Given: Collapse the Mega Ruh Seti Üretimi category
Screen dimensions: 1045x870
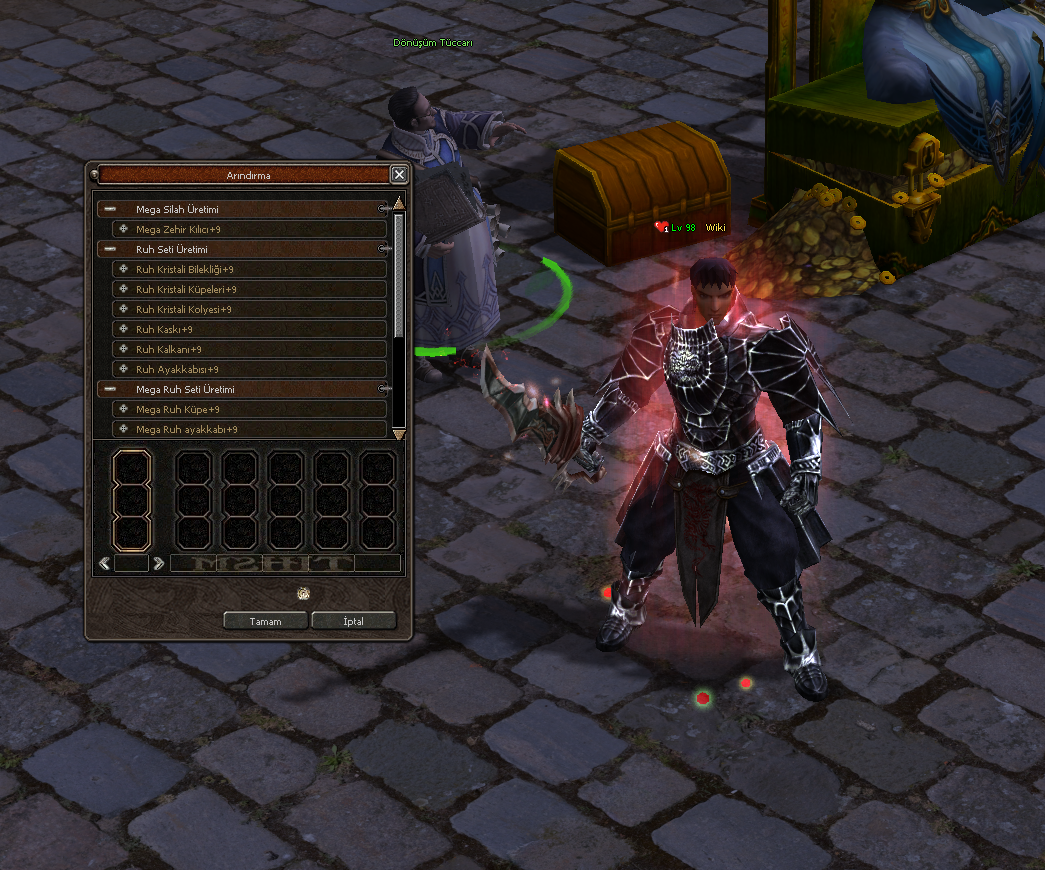Looking at the screenshot, I should click(110, 389).
